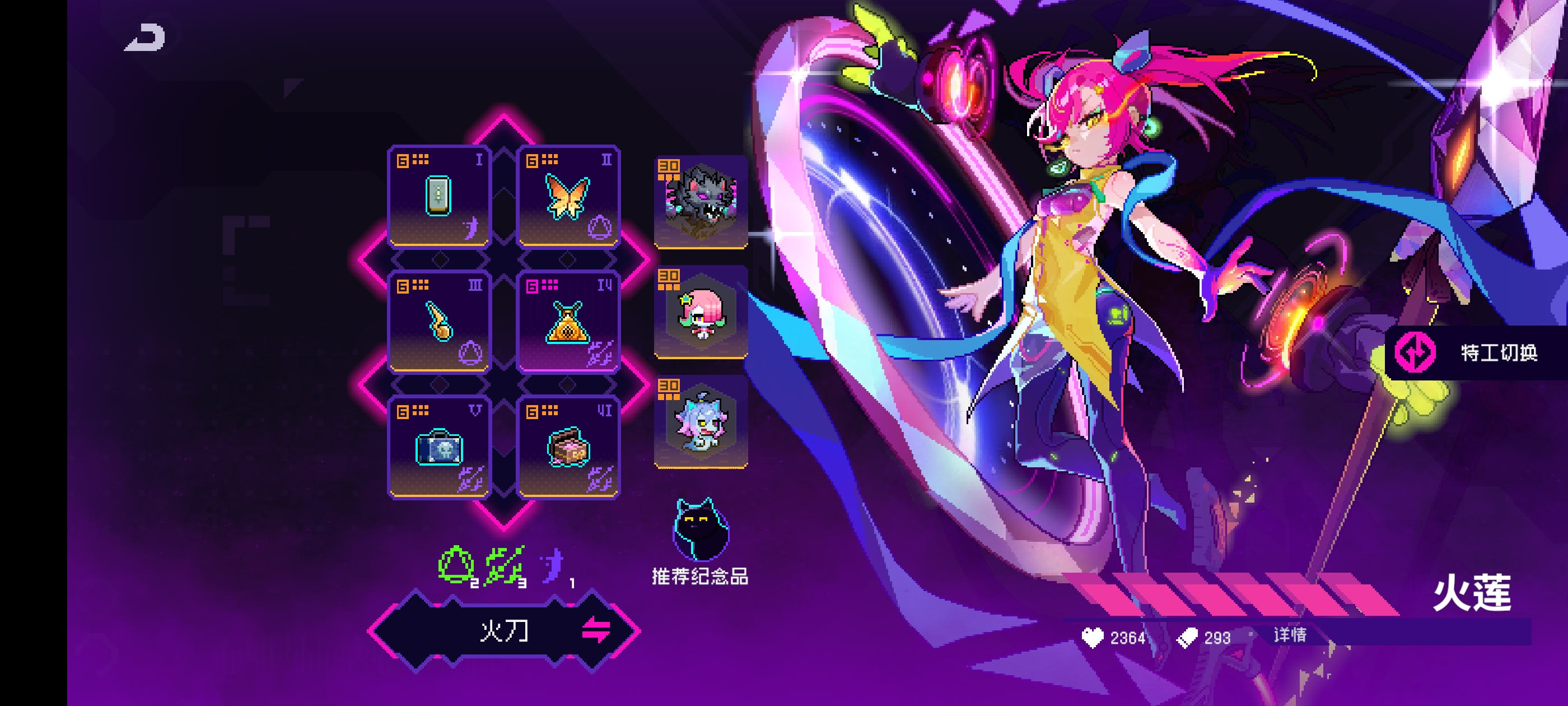Screen dimensions: 1568x706
Task: Open the 详情 details for 火莲
Action: pos(1290,635)
